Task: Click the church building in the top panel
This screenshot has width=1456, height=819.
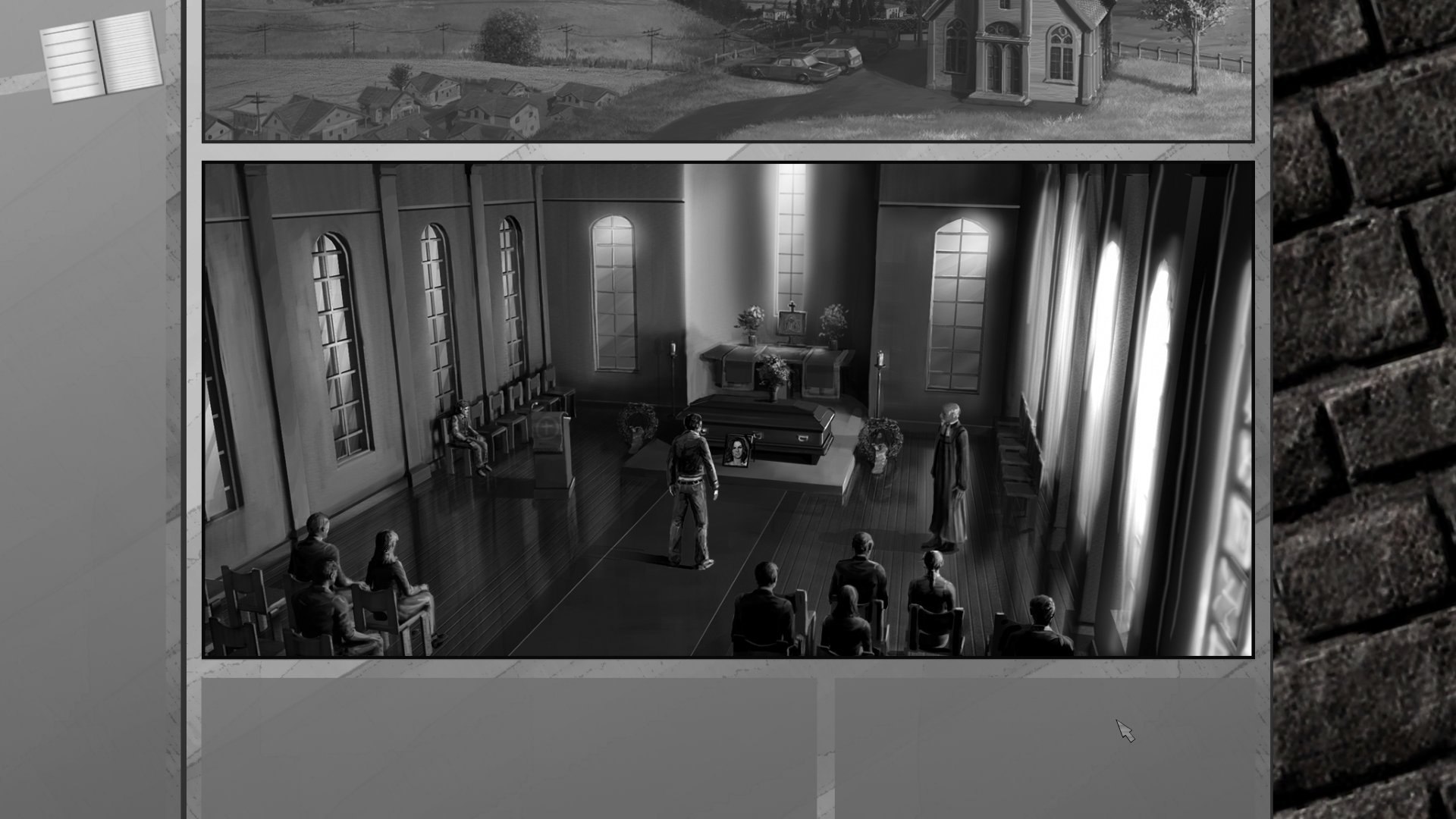Action: (1016, 53)
